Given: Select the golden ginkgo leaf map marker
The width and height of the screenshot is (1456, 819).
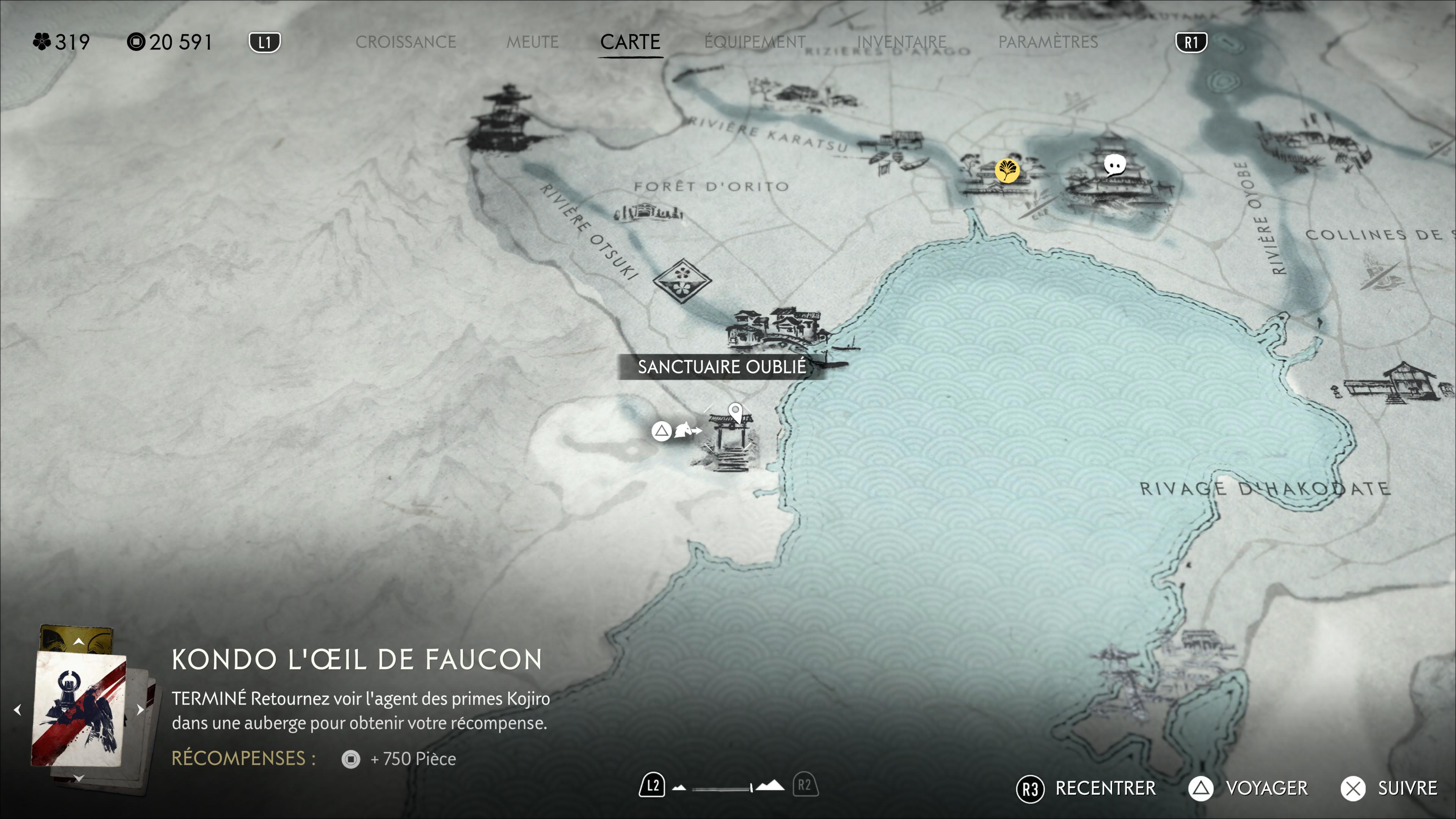Looking at the screenshot, I should tap(1007, 170).
